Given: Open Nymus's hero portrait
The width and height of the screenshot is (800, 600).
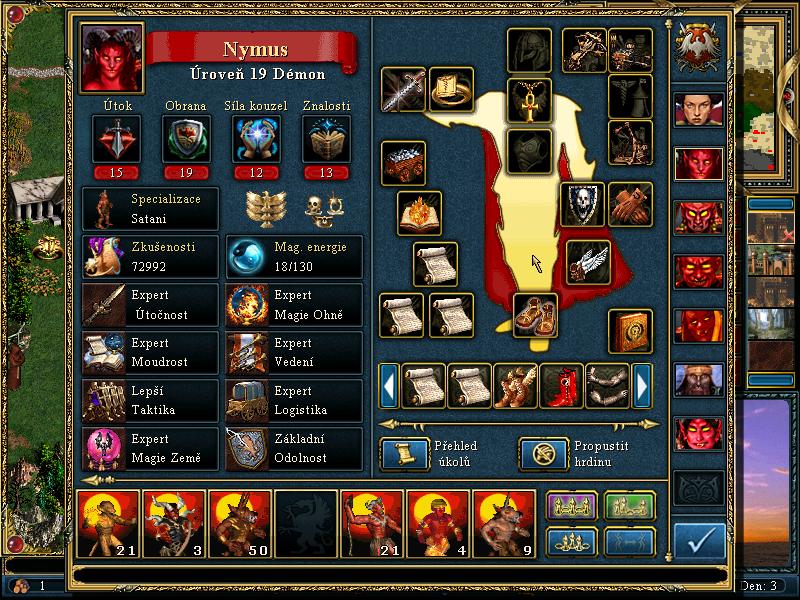Looking at the screenshot, I should click(x=111, y=59).
